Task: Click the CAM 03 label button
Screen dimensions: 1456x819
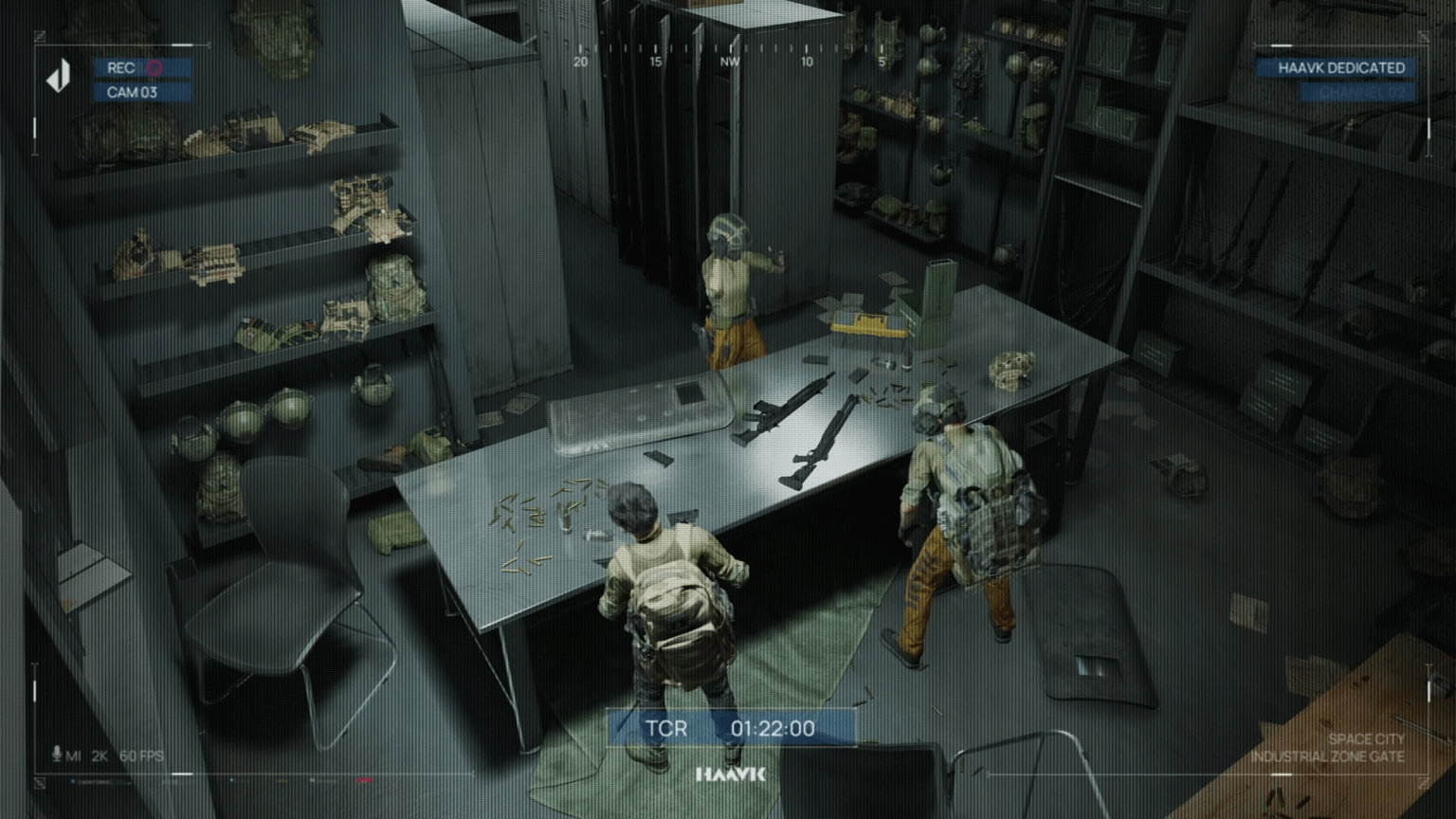Action: click(131, 92)
